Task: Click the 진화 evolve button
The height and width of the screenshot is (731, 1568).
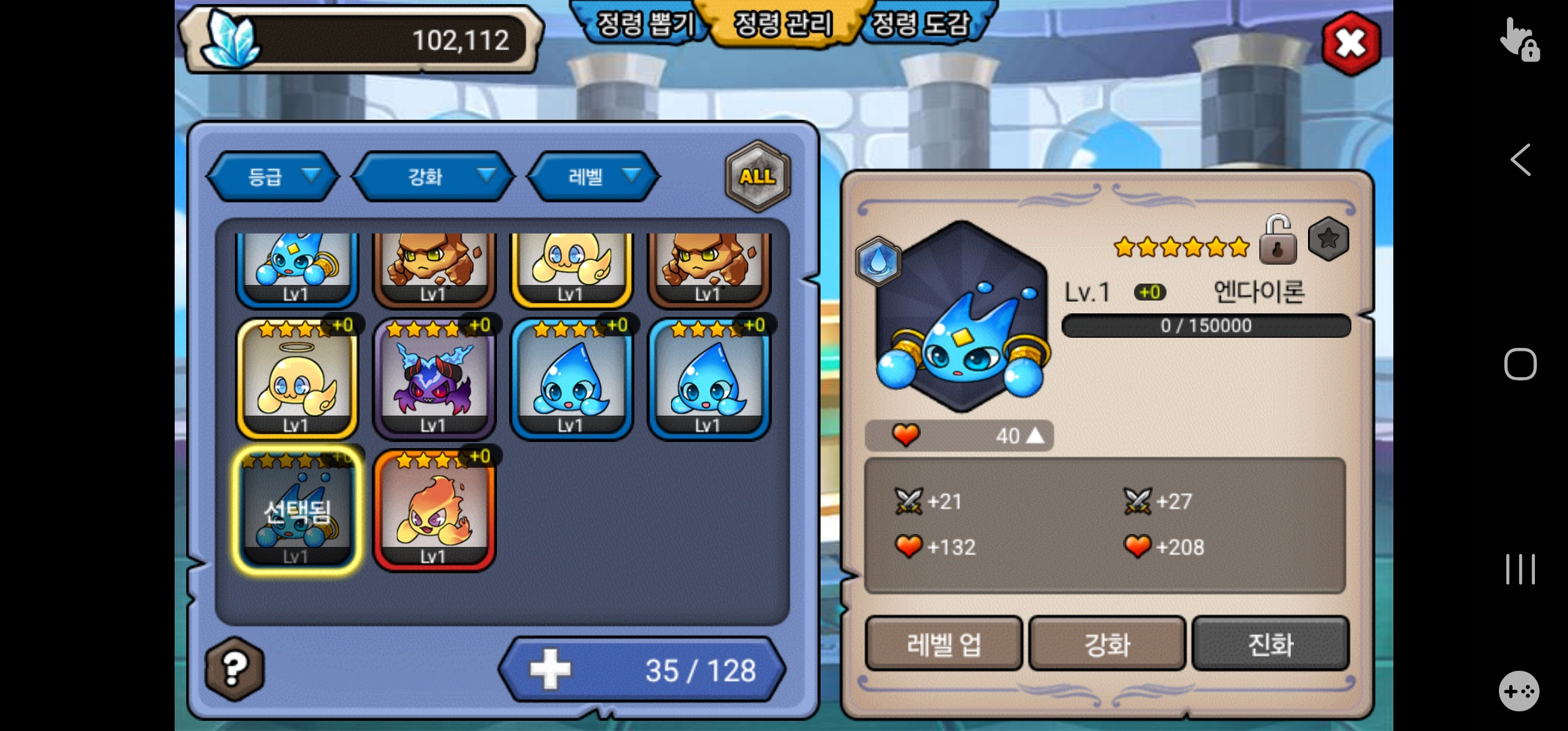Action: [1270, 644]
